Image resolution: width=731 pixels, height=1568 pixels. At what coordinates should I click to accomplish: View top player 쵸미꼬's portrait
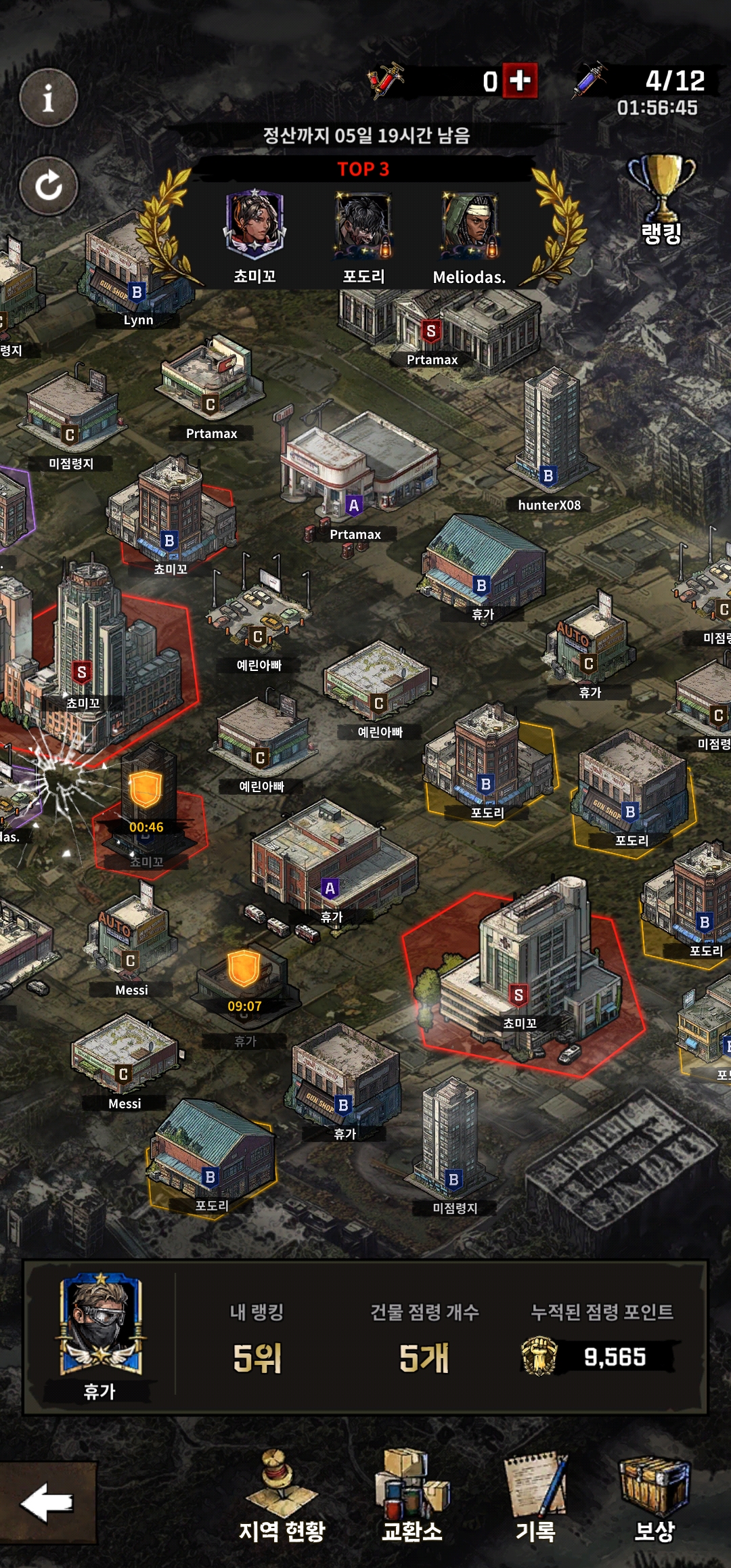click(254, 225)
